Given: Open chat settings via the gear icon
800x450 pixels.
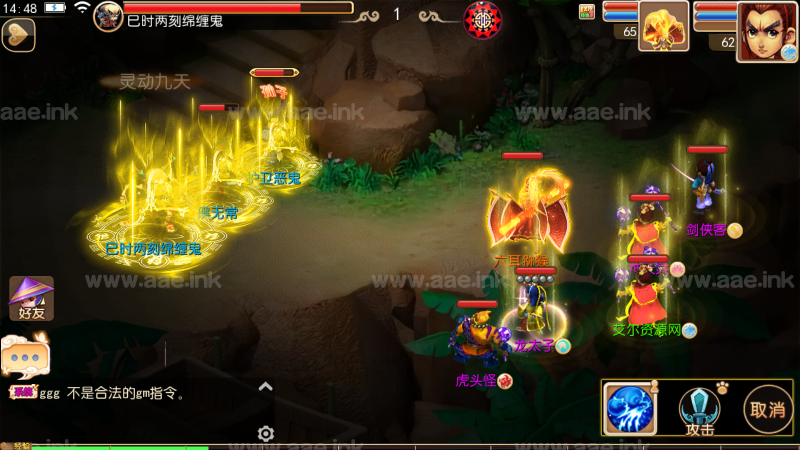Looking at the screenshot, I should pos(266,433).
